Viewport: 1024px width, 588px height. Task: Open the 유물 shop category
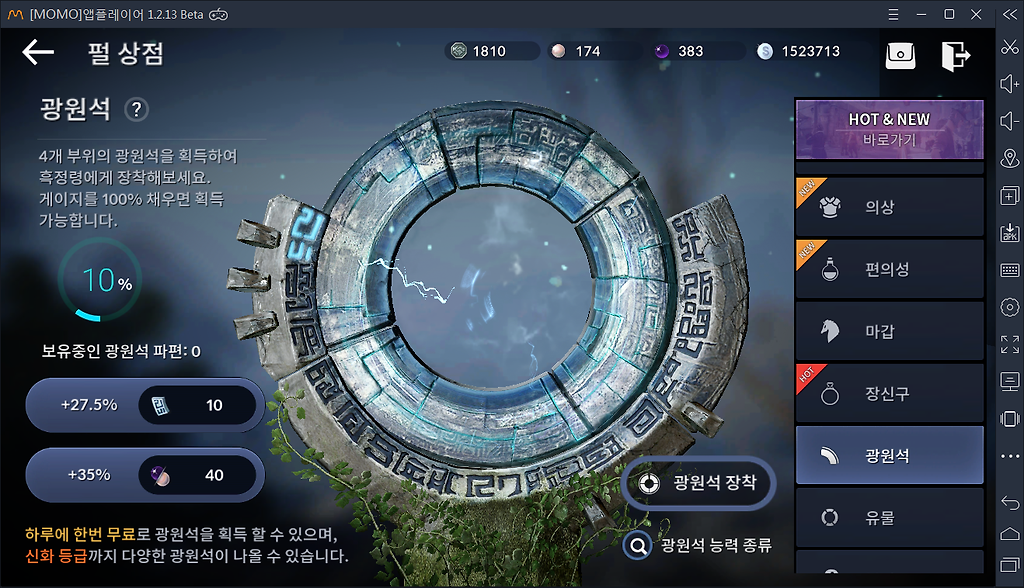click(x=889, y=518)
